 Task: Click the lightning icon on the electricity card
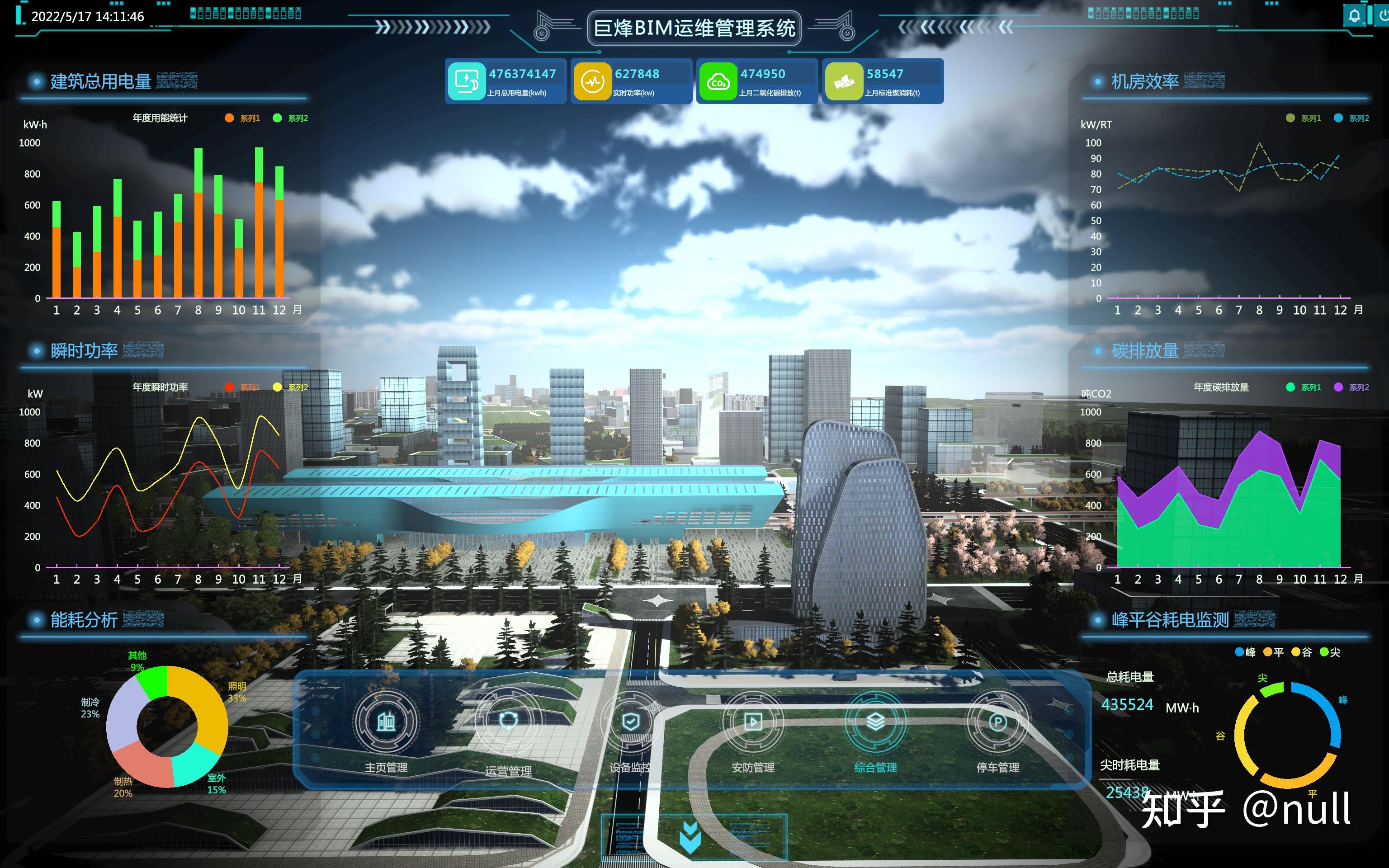(467, 80)
